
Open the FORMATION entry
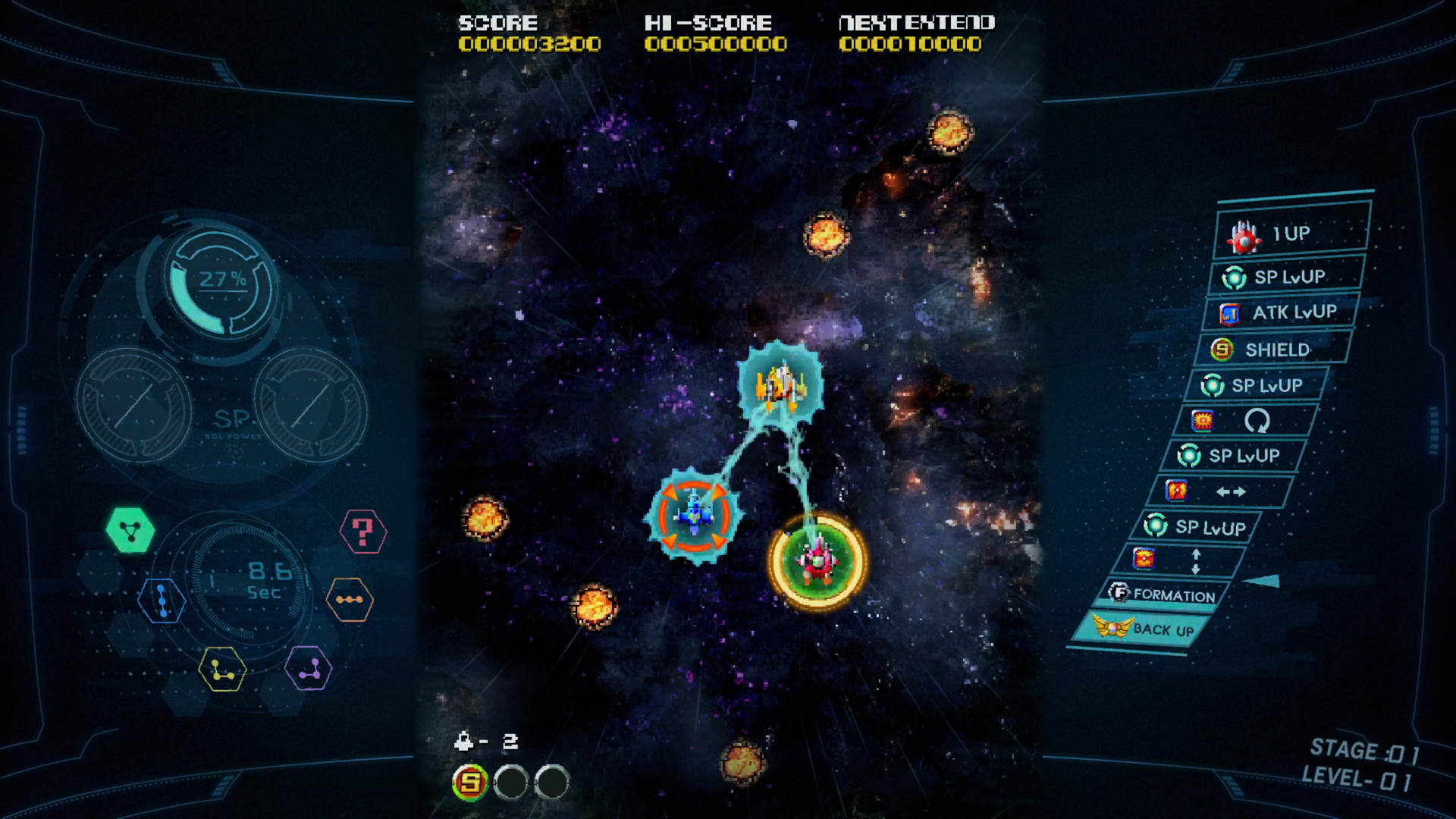[1164, 595]
